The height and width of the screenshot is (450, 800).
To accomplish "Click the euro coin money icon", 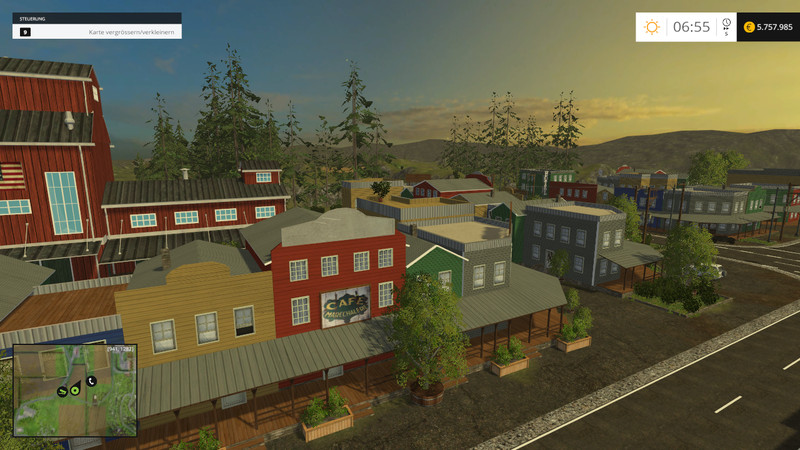I will click(x=749, y=27).
